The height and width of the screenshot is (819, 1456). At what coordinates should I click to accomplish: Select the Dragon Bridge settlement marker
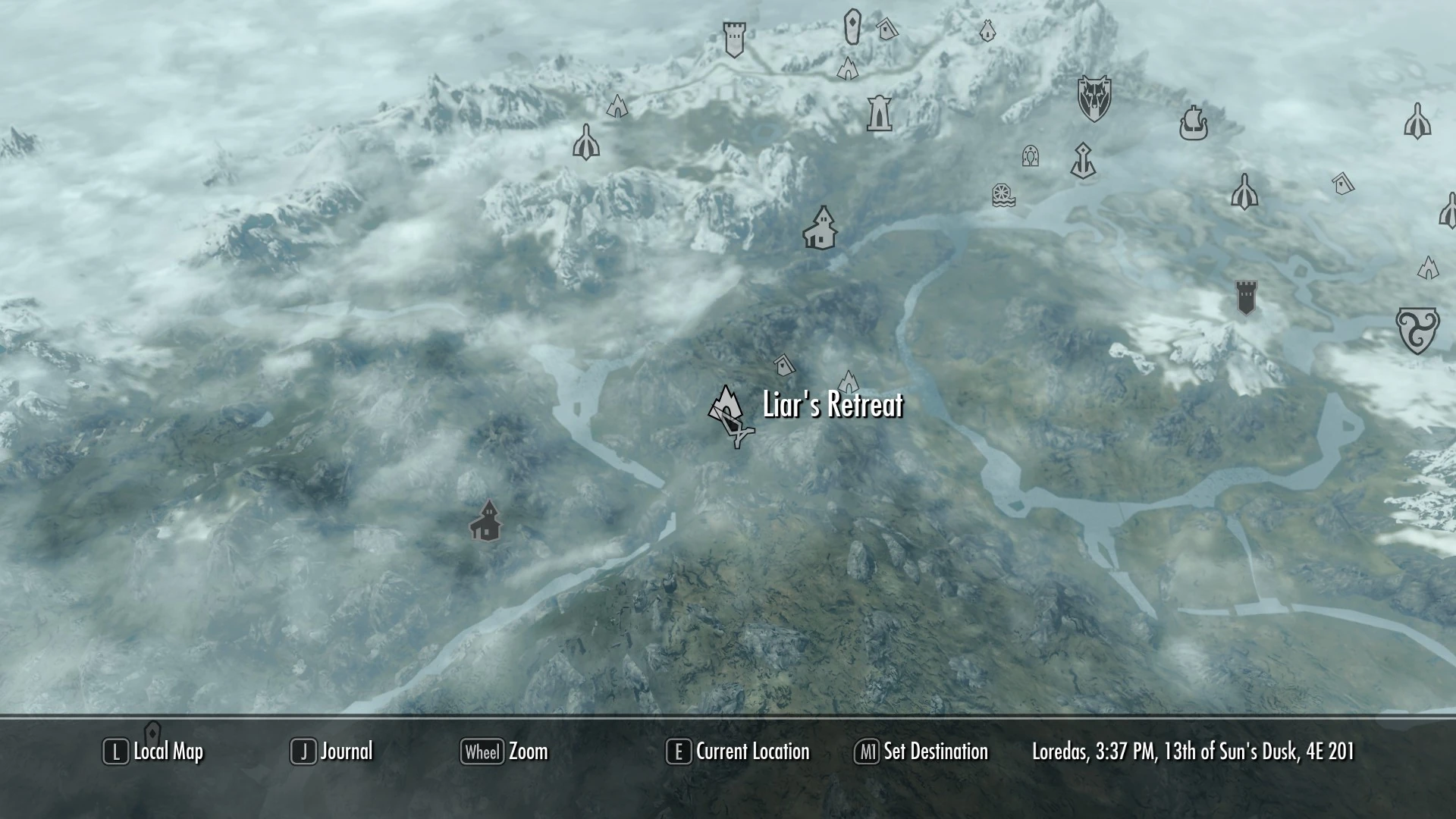[x=821, y=227]
